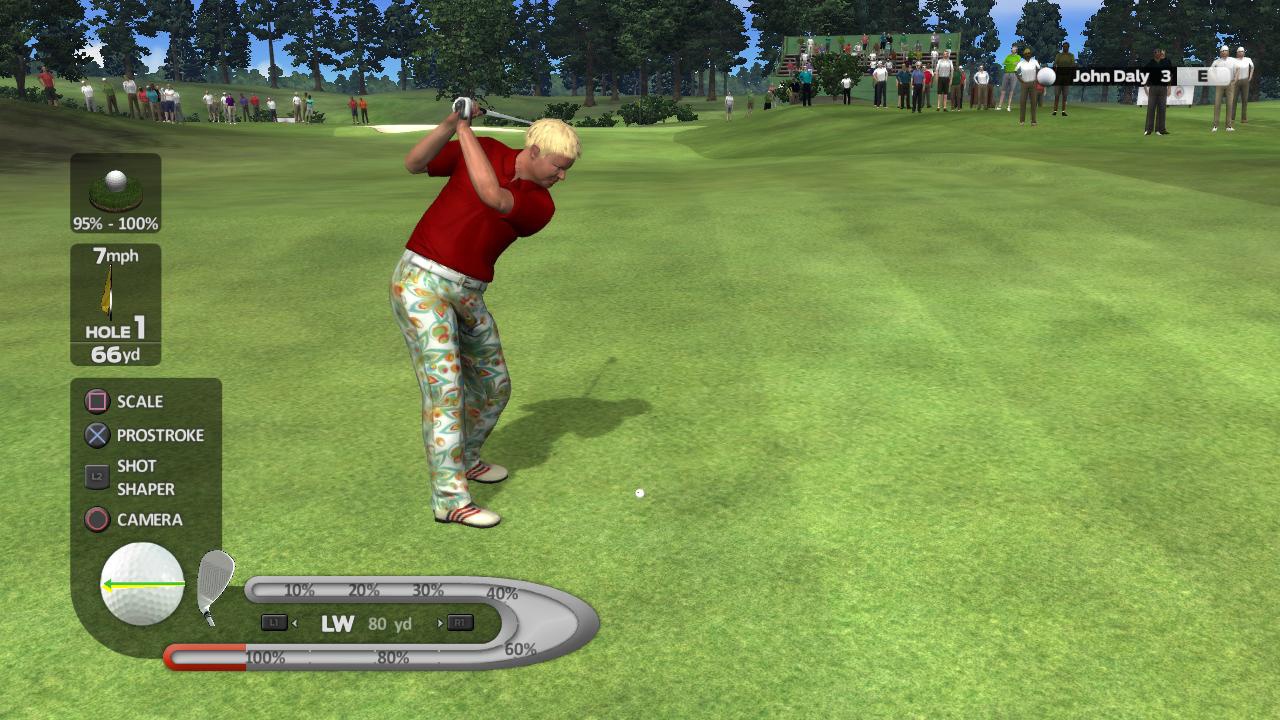Toggle PROSTROKE mode with the X icon
The height and width of the screenshot is (720, 1280).
coord(96,435)
